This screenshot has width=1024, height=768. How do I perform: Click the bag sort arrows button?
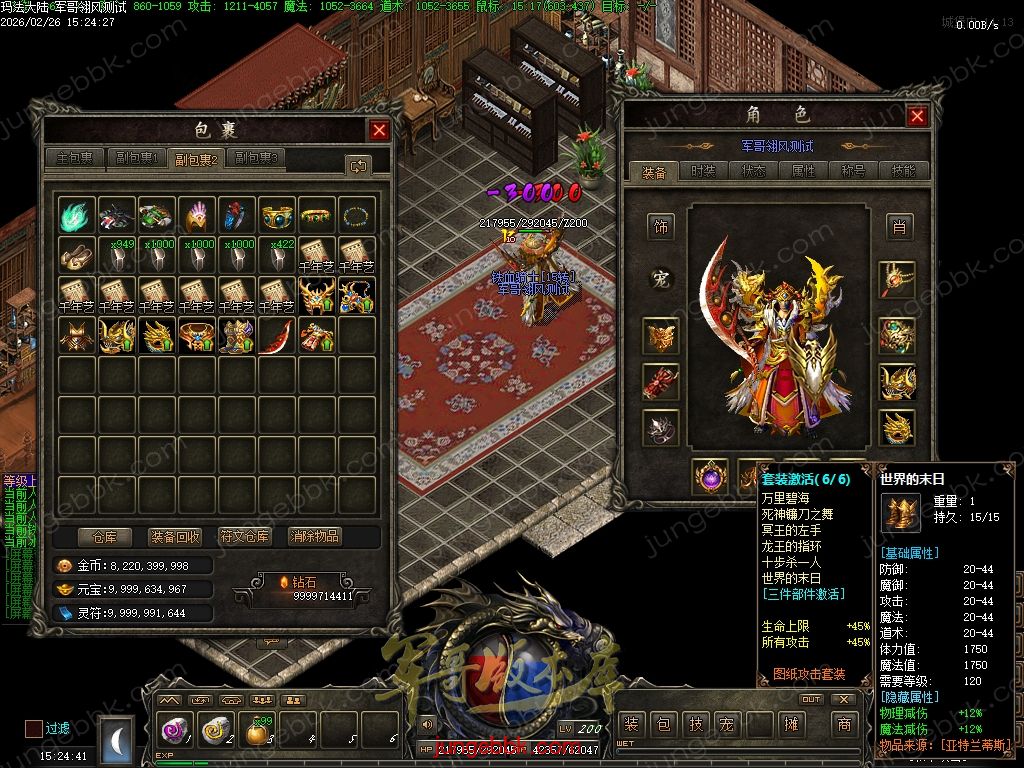pos(358,165)
